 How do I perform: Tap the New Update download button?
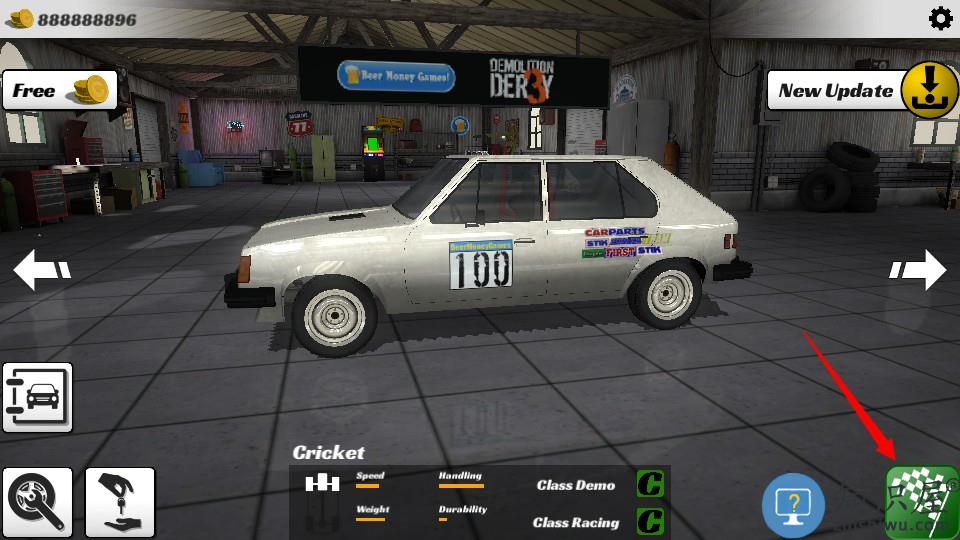[x=929, y=91]
